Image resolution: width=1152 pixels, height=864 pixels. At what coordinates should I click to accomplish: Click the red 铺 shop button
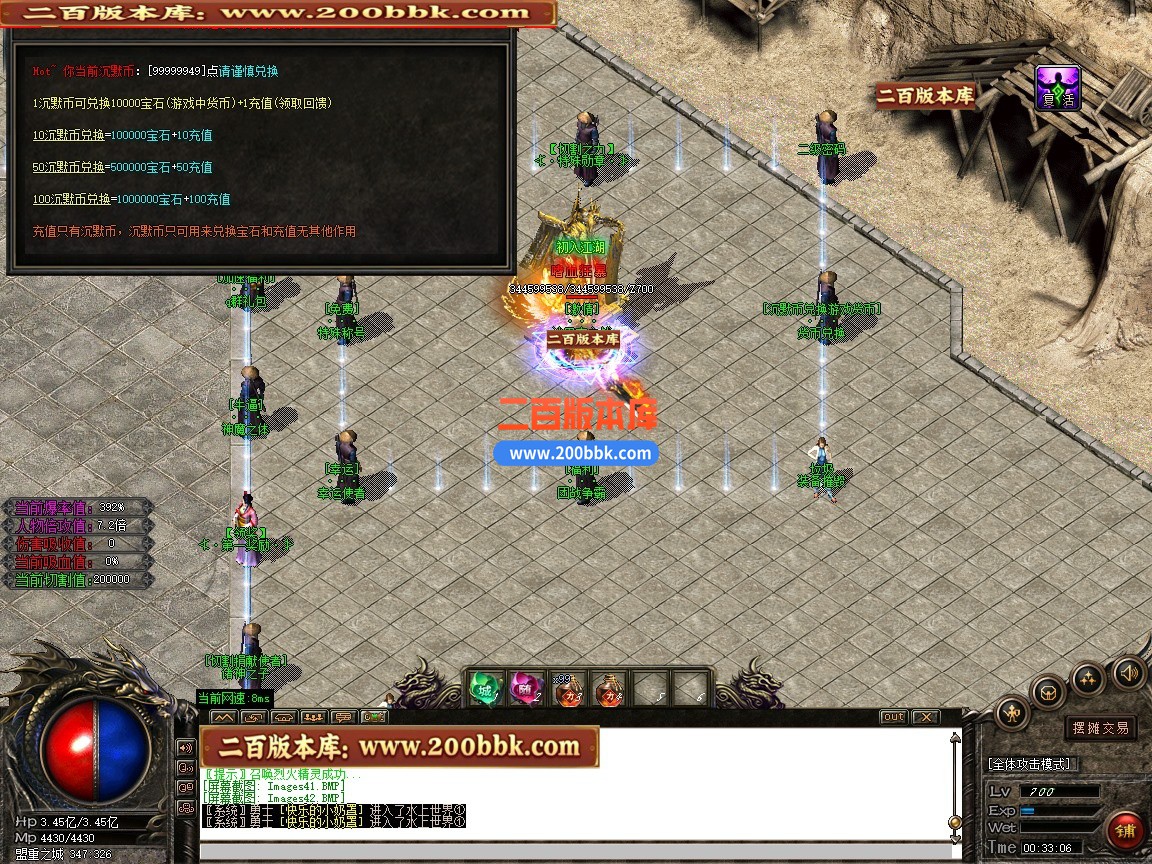1126,831
